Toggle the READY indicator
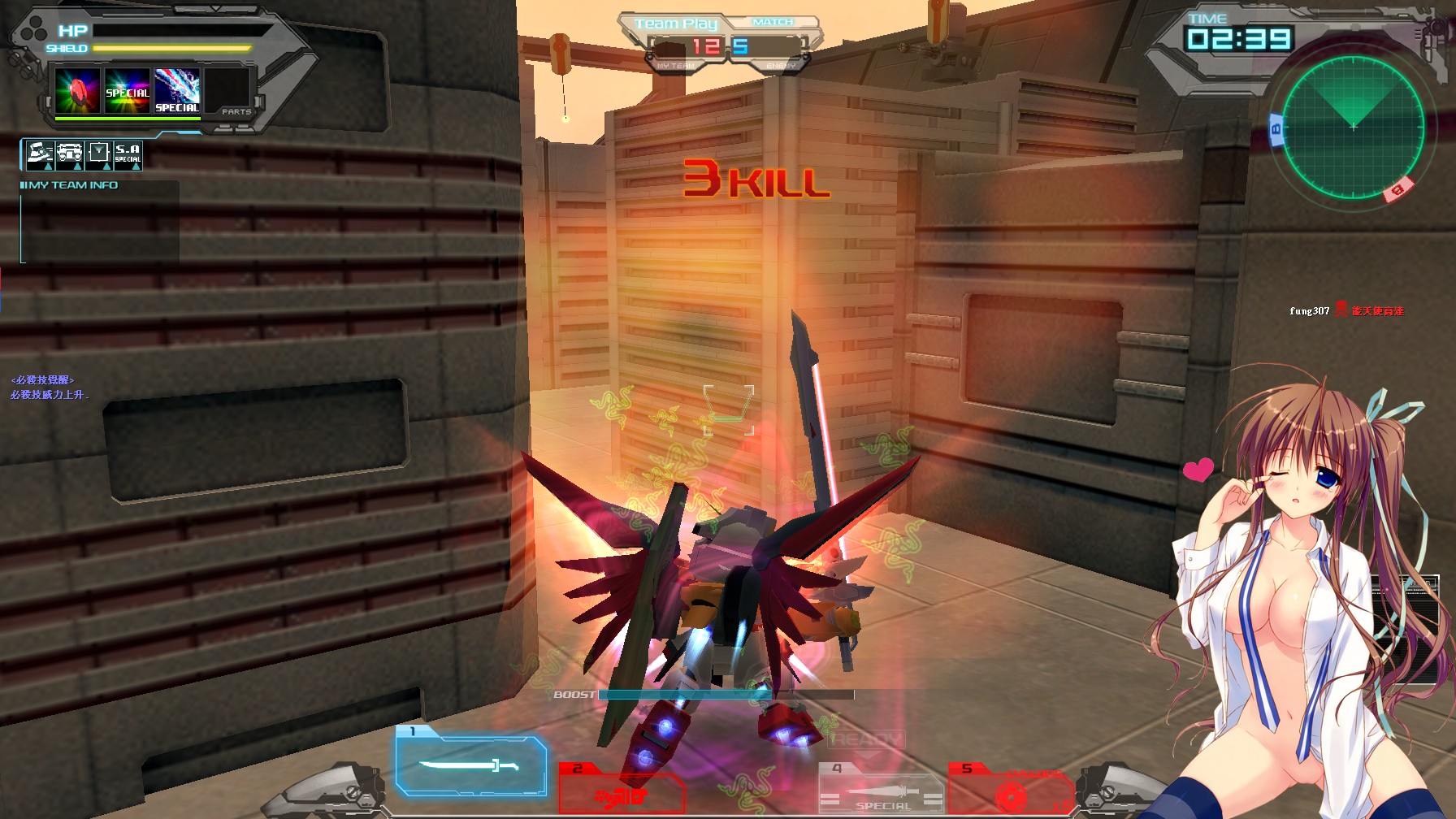 pyautogui.click(x=866, y=738)
